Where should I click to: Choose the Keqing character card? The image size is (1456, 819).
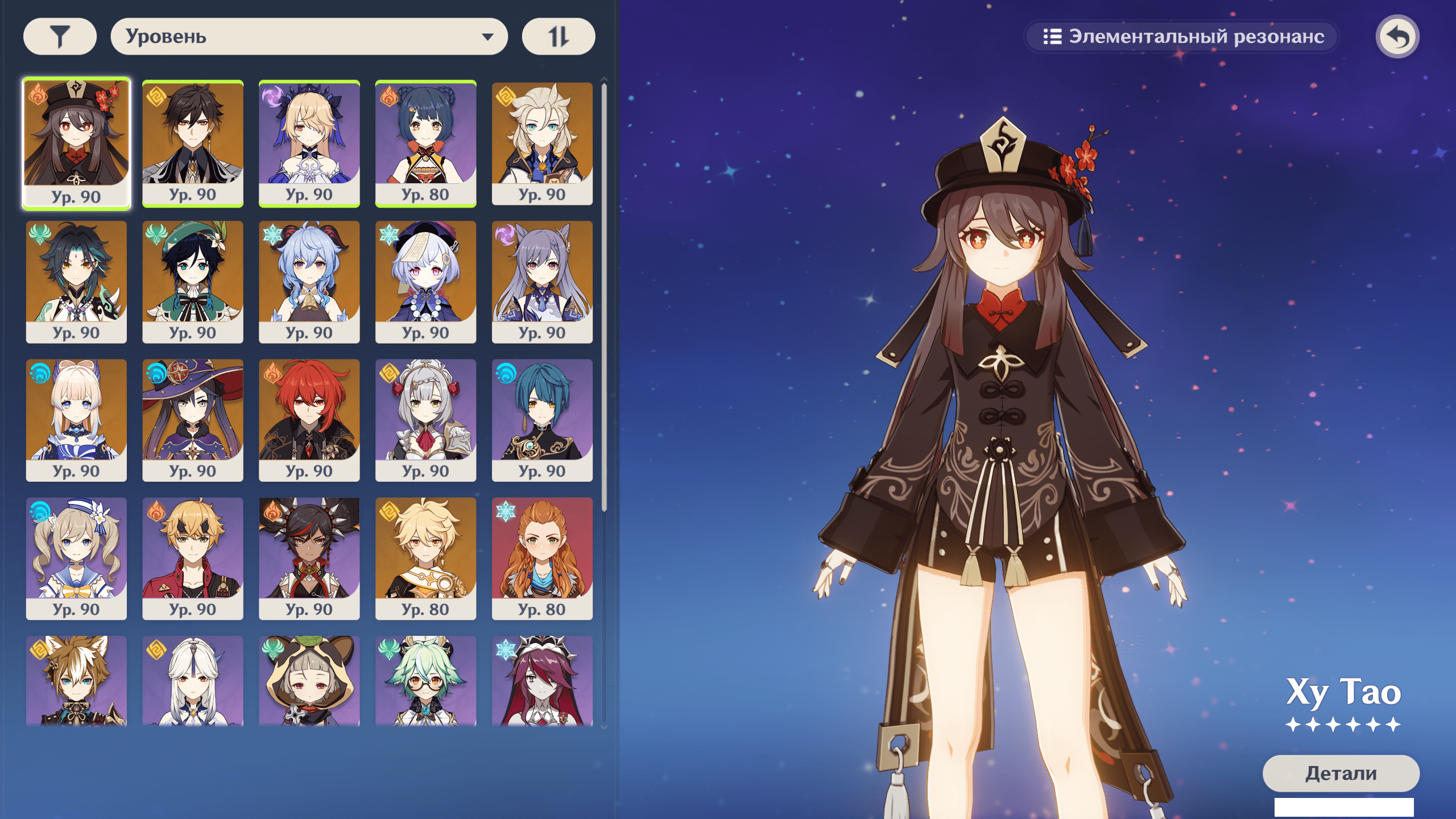542,281
